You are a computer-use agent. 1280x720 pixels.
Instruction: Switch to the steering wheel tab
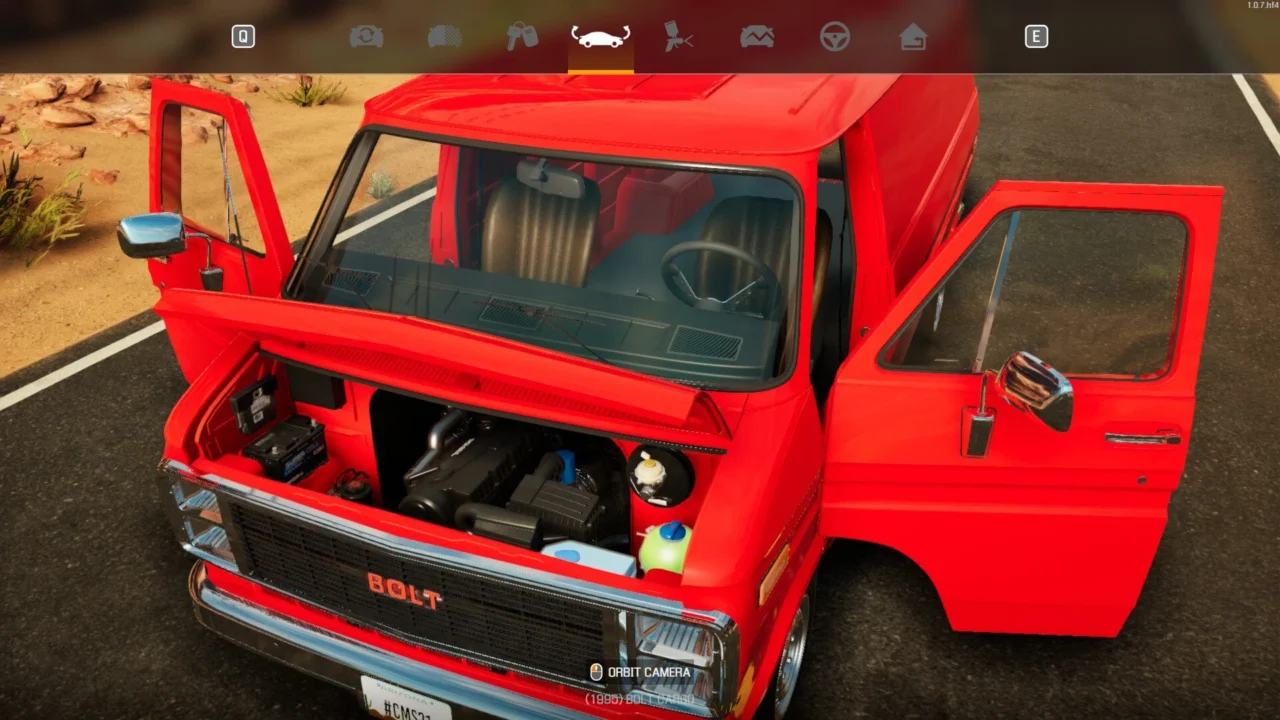835,37
